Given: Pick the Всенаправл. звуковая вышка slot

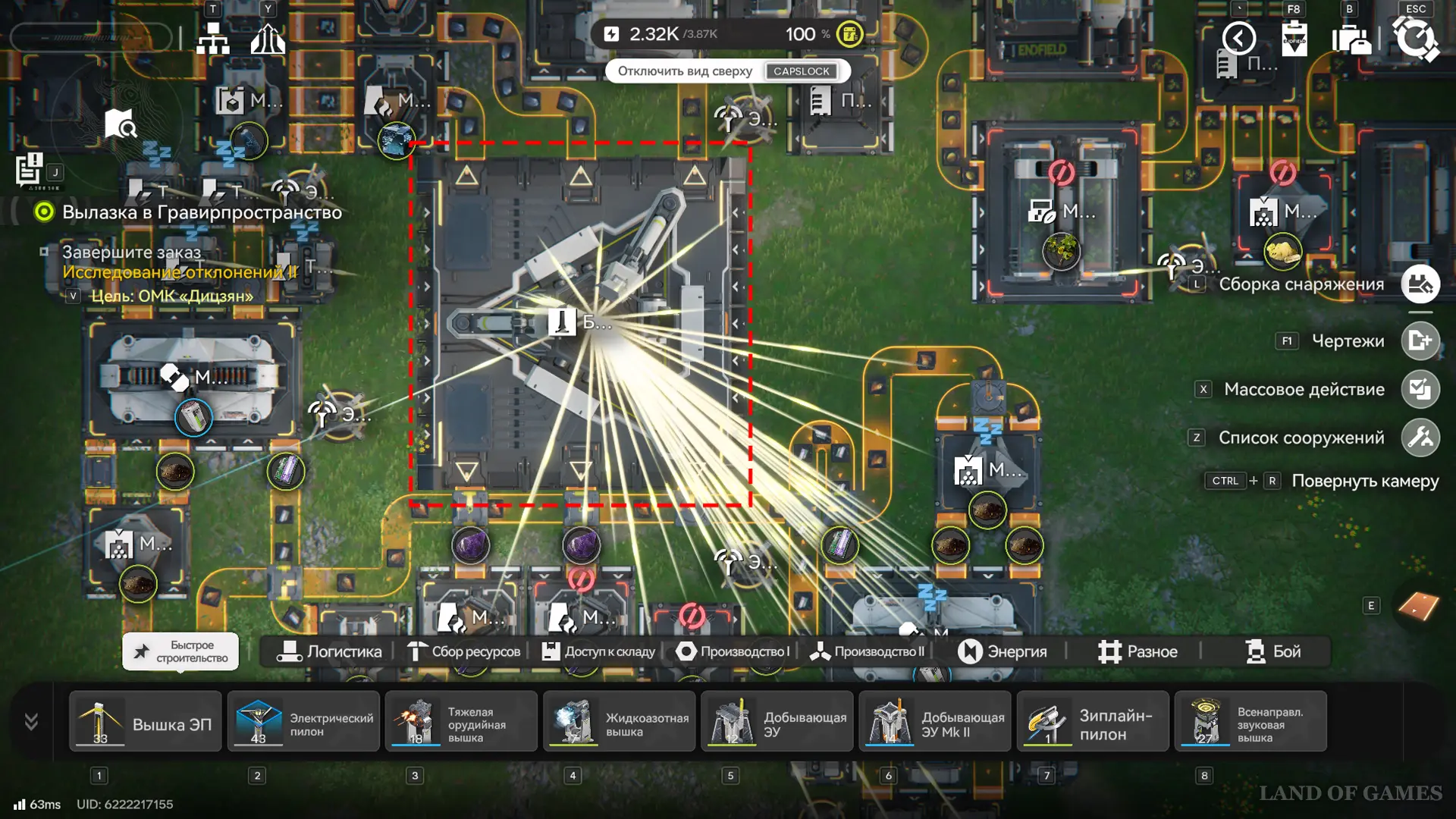Looking at the screenshot, I should point(1250,722).
